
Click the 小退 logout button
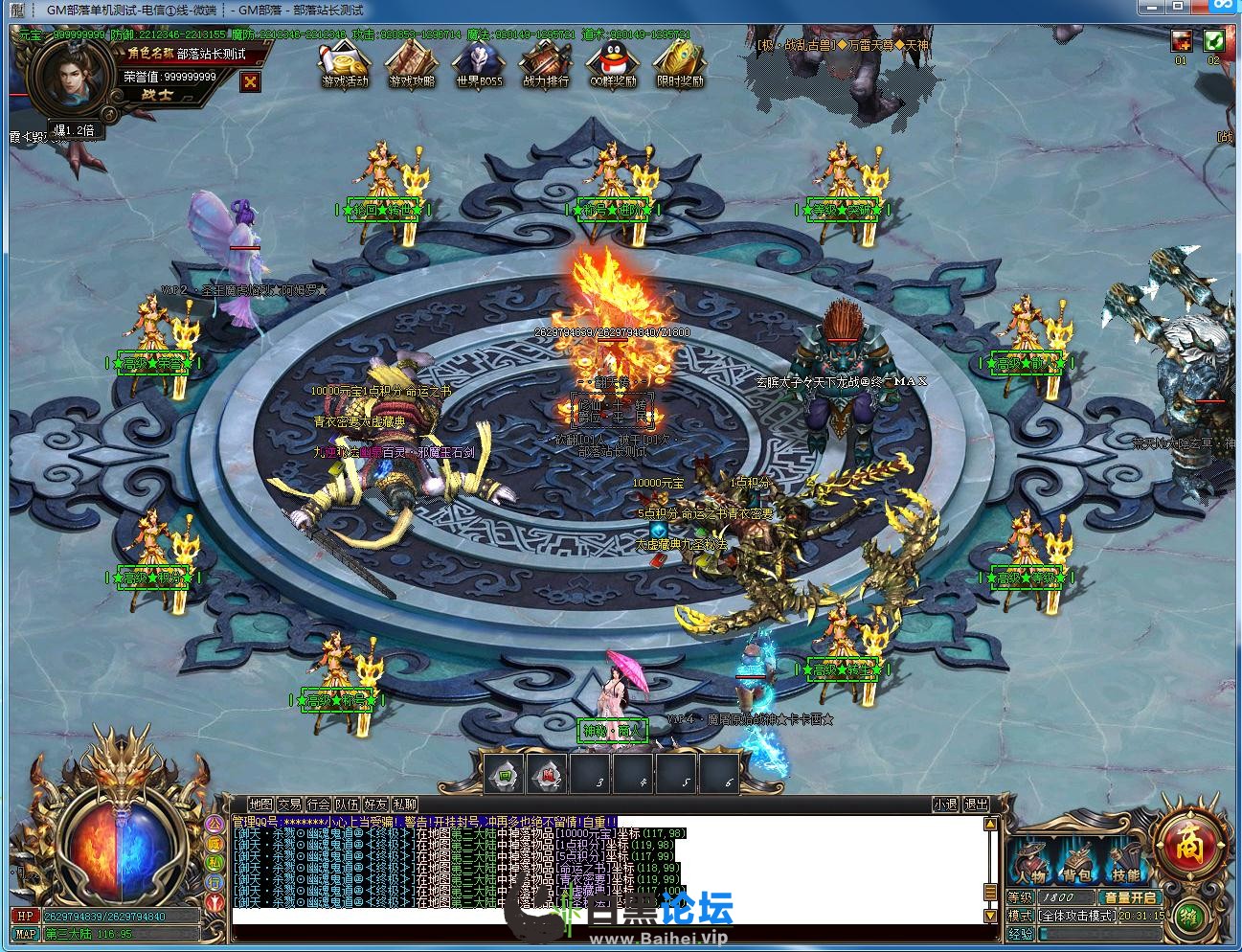point(946,805)
